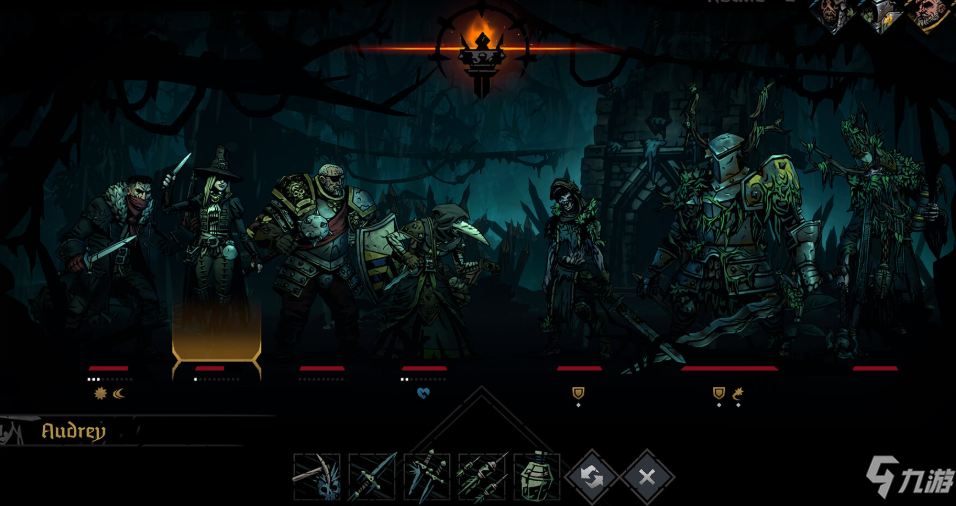
Task: Use the Poison Darts skill
Action: (482, 477)
